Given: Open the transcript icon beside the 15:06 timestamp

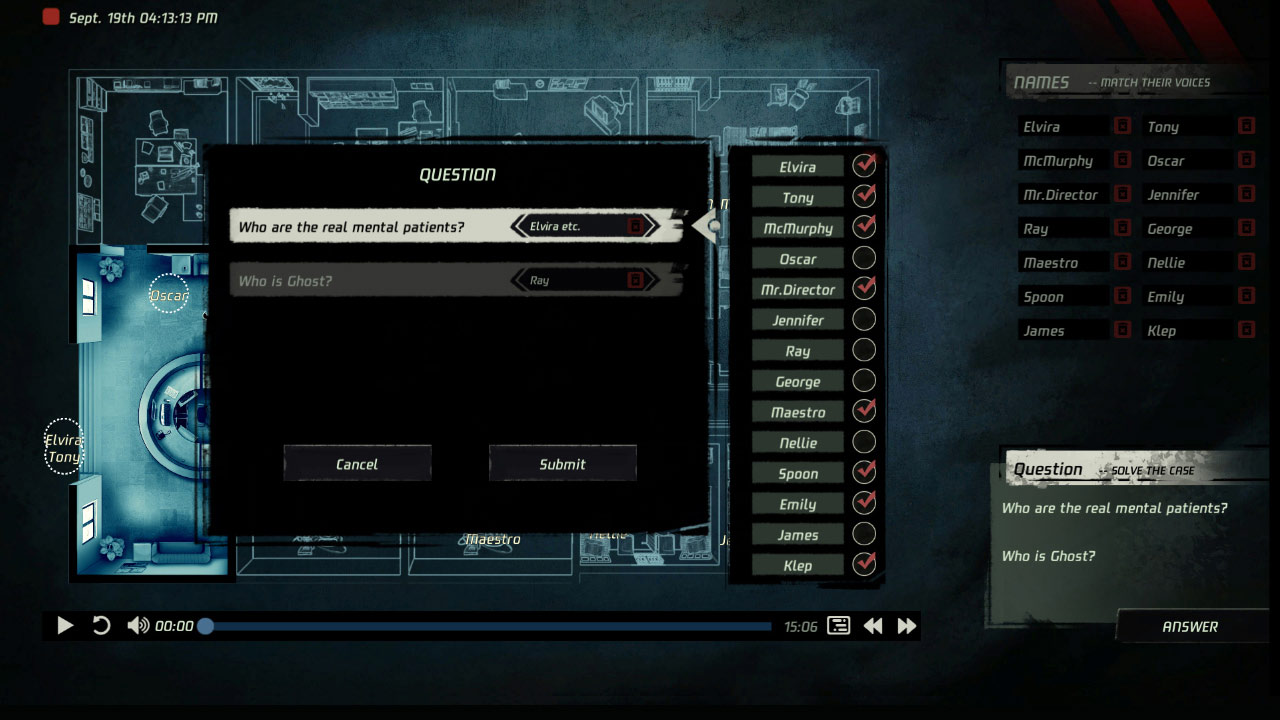Looking at the screenshot, I should coord(836,625).
